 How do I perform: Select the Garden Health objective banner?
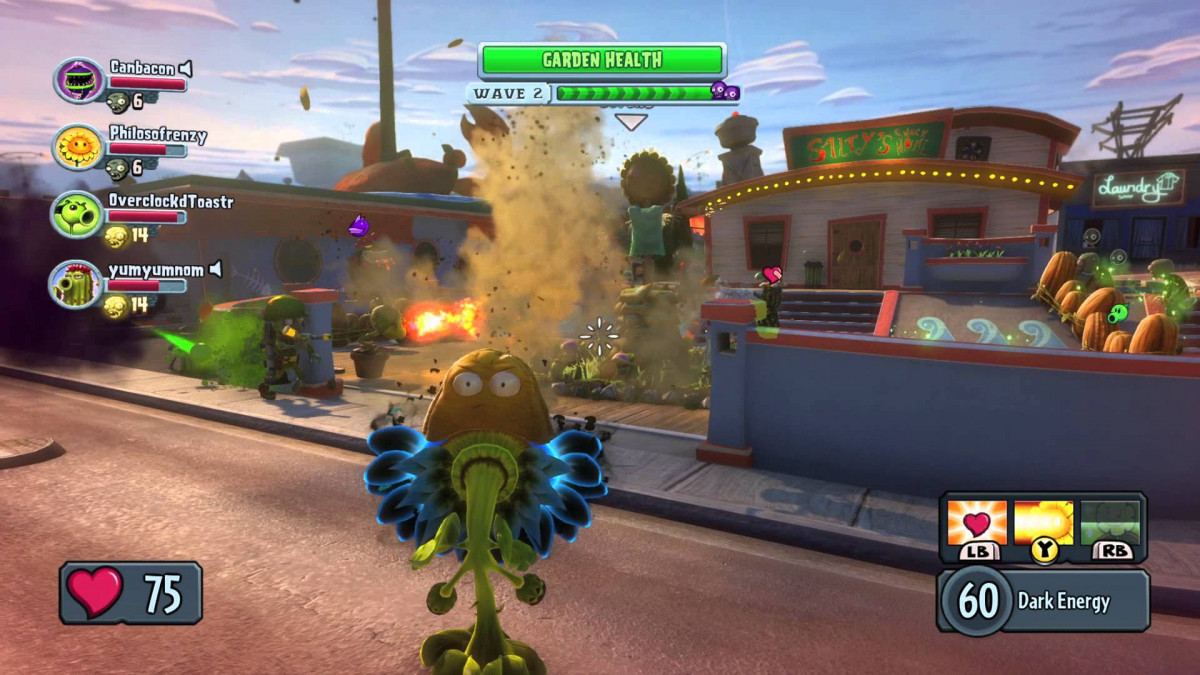(x=602, y=60)
